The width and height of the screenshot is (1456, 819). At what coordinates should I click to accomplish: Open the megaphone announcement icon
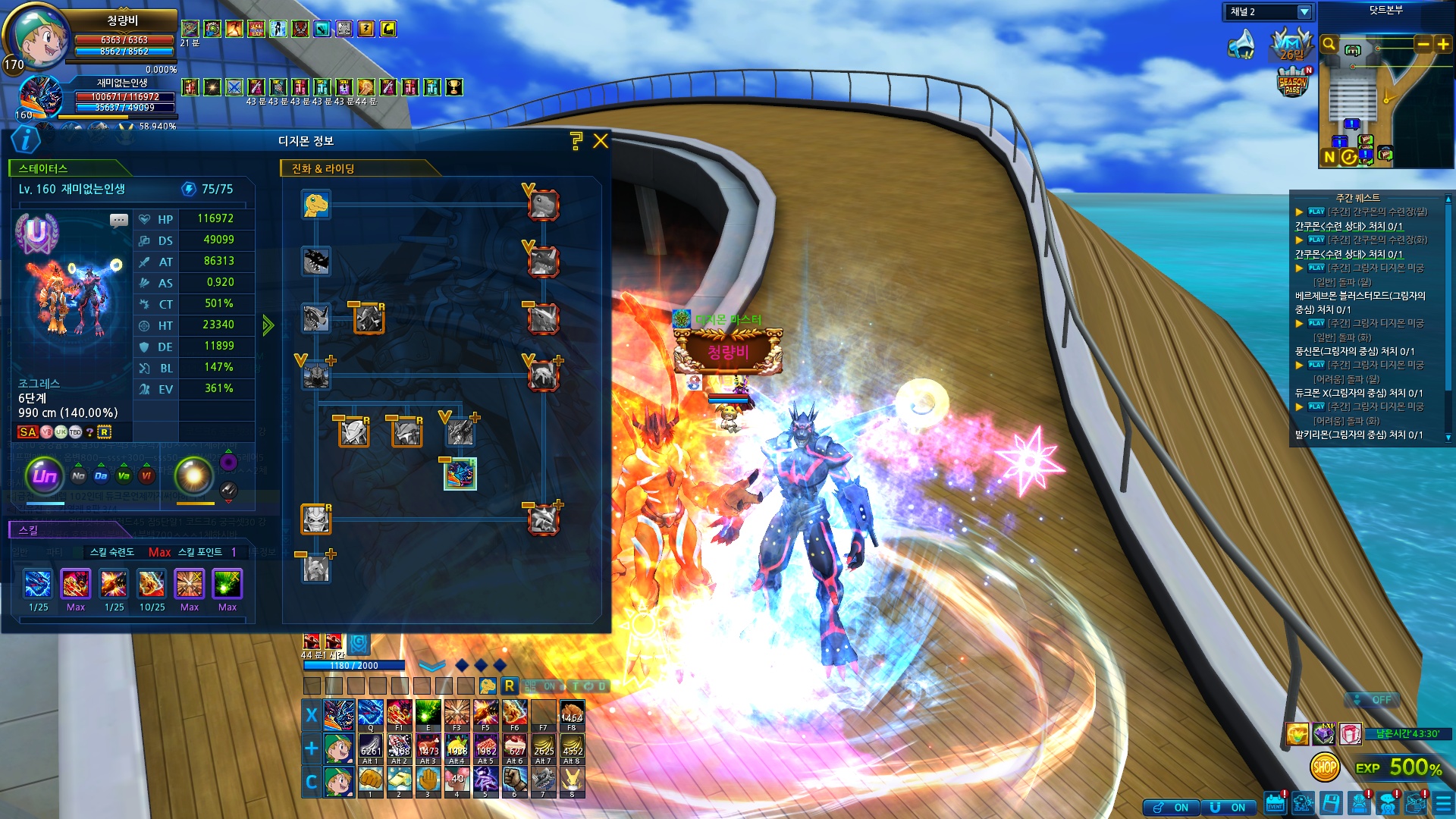click(1241, 45)
